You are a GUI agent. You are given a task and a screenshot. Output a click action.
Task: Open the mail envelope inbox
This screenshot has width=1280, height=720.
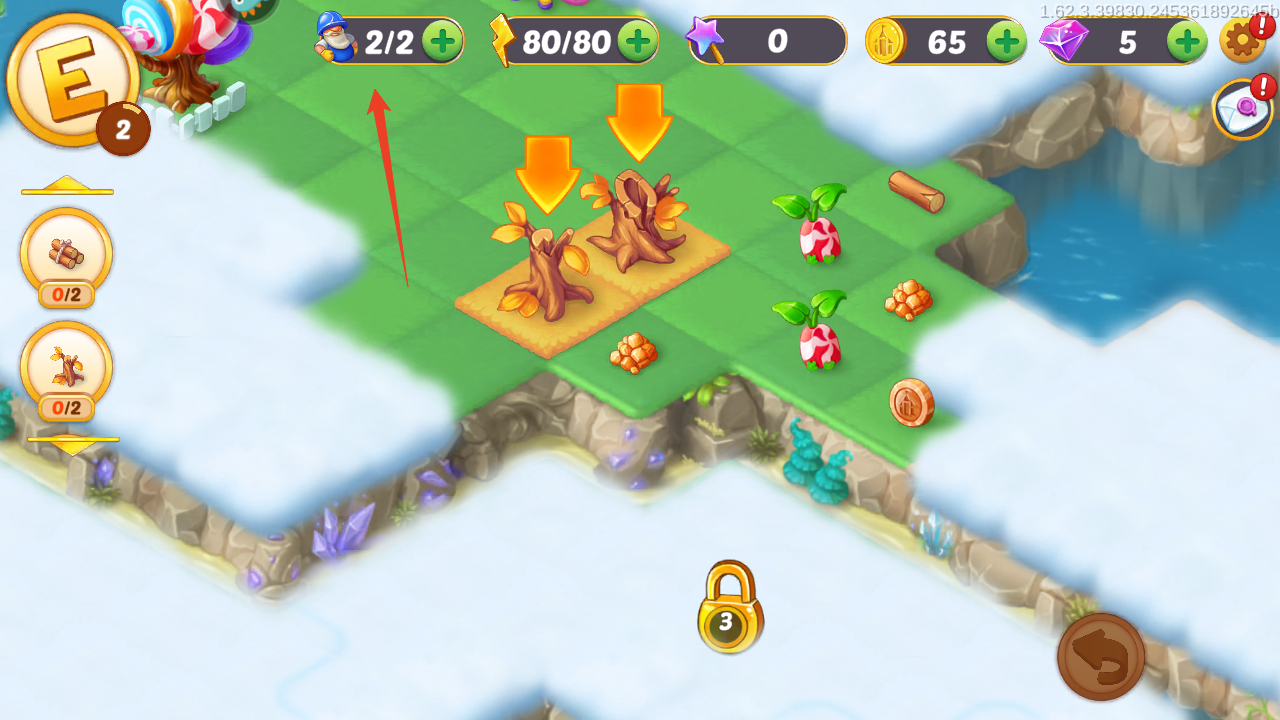(1242, 109)
